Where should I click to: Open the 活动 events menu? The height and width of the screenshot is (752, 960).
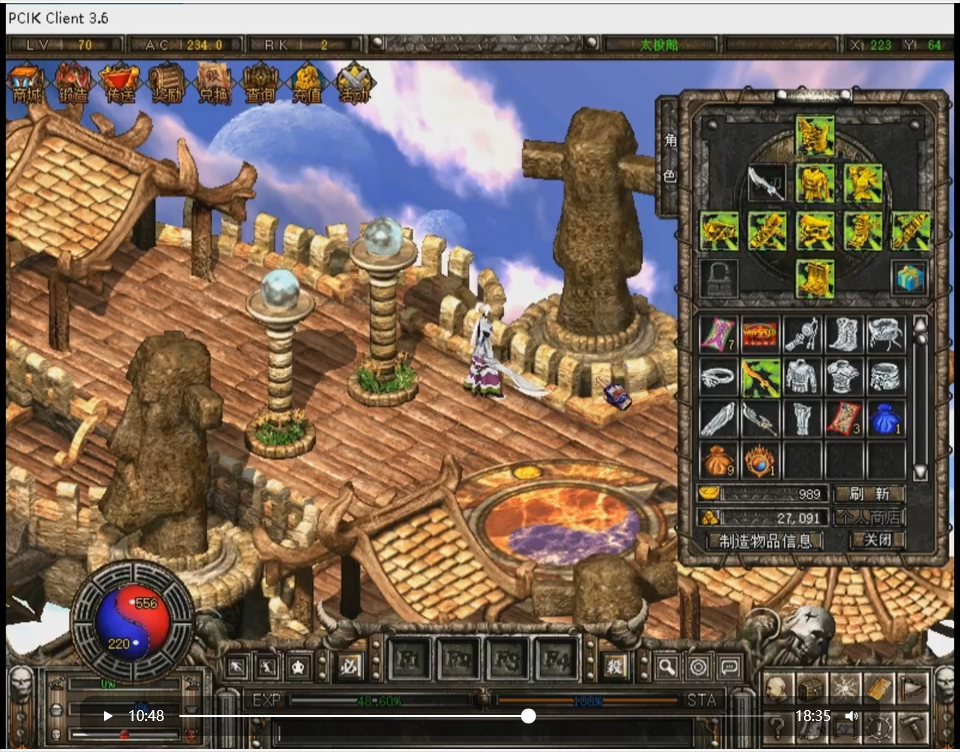click(x=354, y=82)
